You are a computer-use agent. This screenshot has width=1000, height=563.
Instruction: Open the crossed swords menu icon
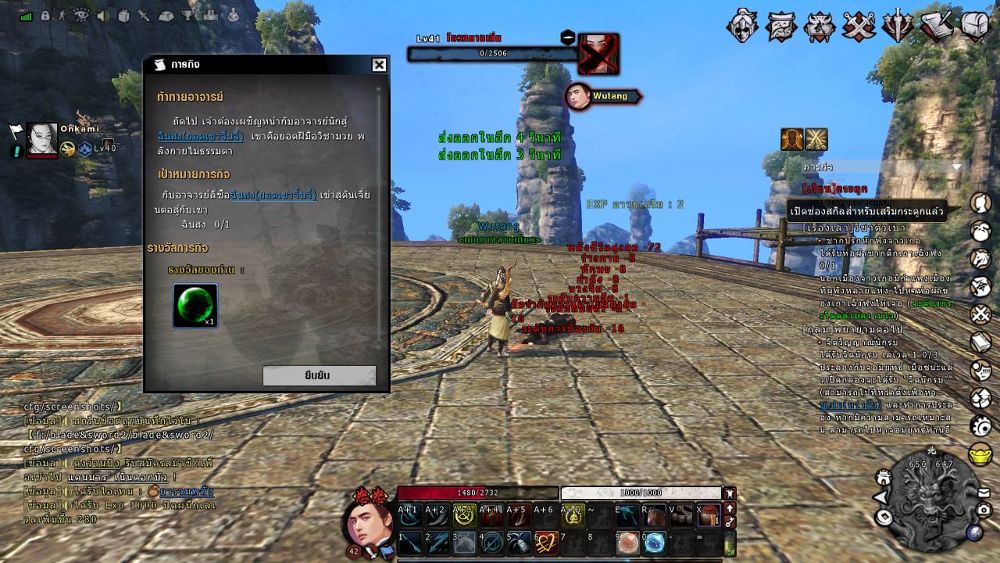[859, 26]
